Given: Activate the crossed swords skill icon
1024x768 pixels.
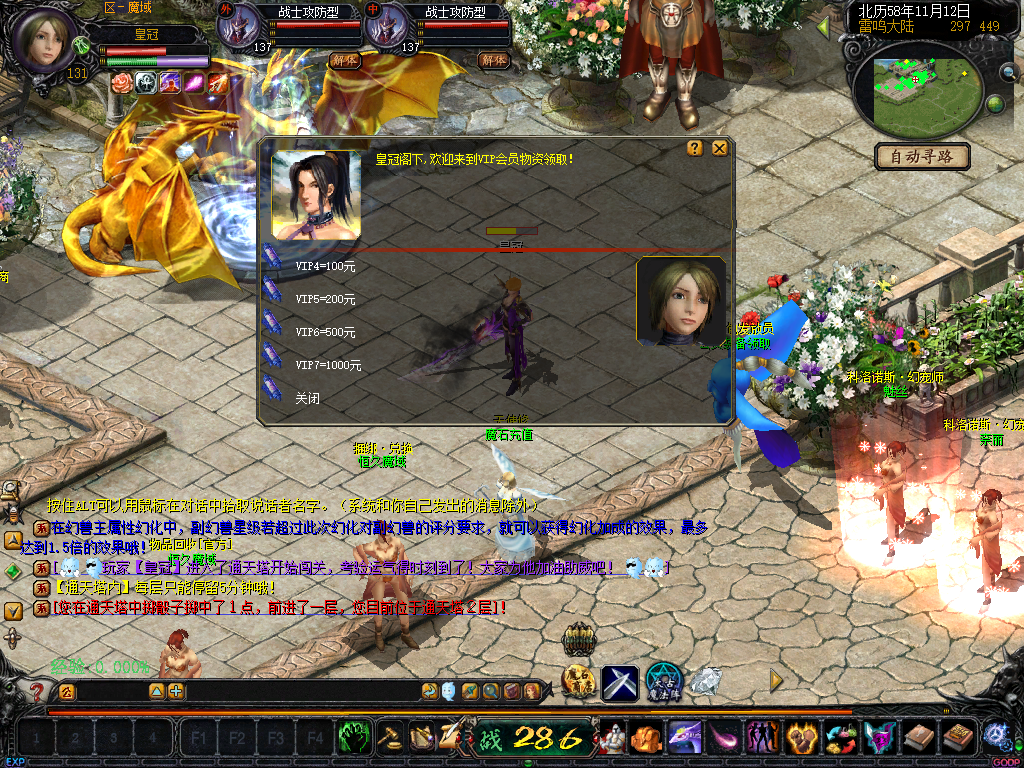Looking at the screenshot, I should (x=620, y=683).
